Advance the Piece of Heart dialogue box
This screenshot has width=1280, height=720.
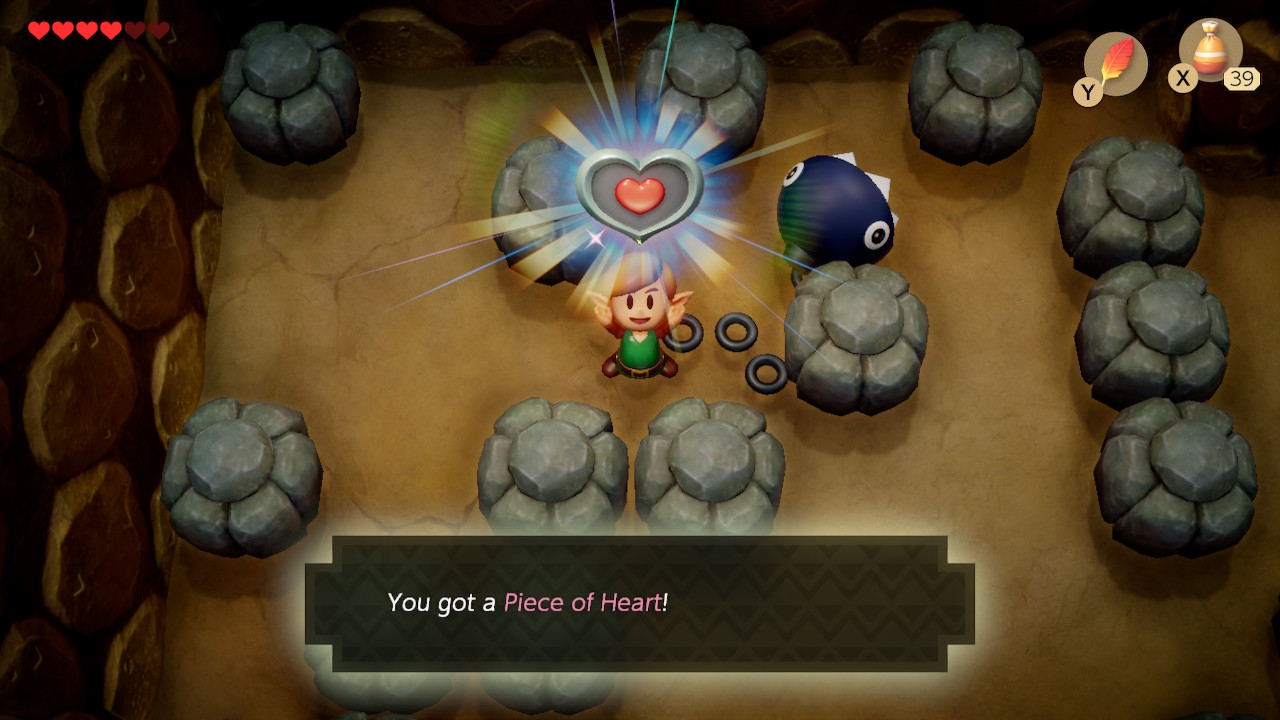(x=640, y=603)
